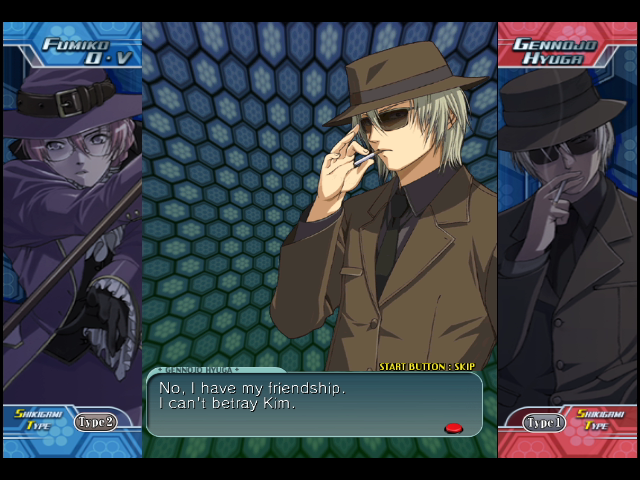The image size is (640, 480).
Task: Select the Type 2 Shikigami badge
Action: (x=96, y=422)
